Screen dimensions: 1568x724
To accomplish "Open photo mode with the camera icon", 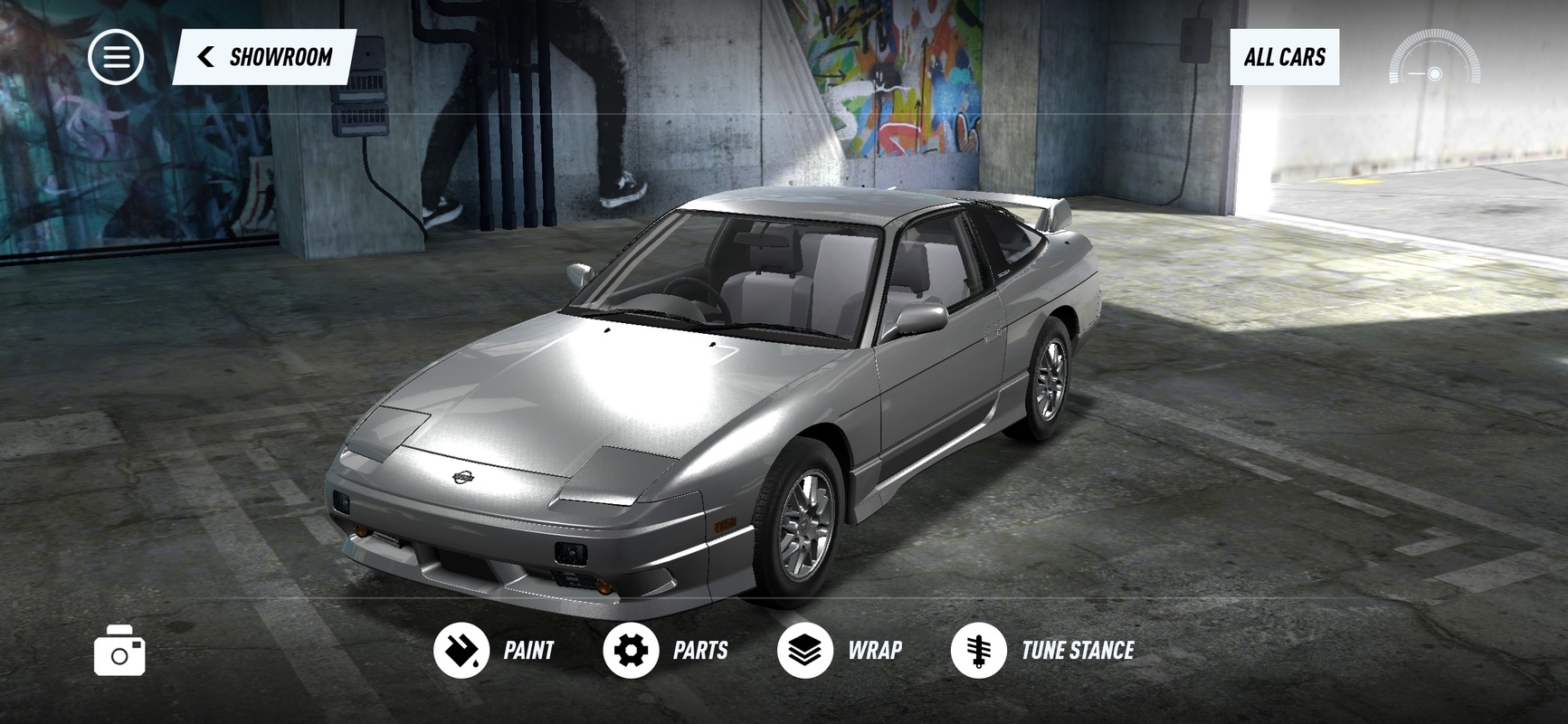I will [x=119, y=650].
